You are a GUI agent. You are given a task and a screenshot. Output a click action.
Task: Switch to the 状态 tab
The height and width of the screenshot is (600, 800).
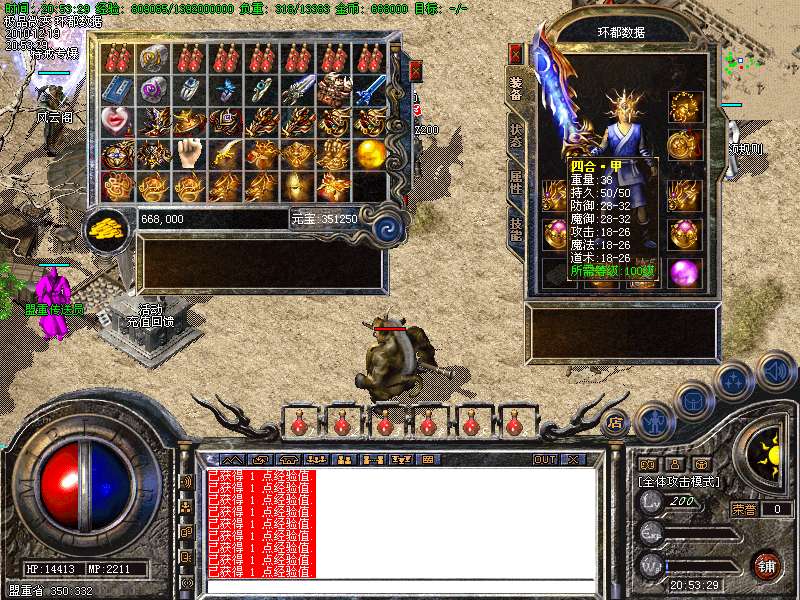[x=516, y=138]
